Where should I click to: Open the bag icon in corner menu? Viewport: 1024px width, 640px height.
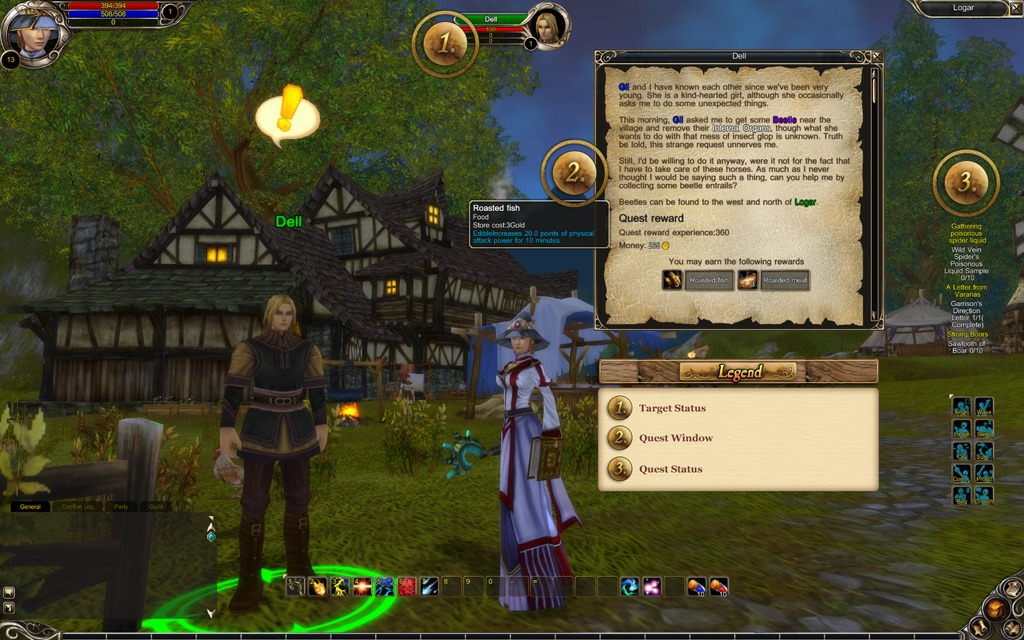pos(994,608)
